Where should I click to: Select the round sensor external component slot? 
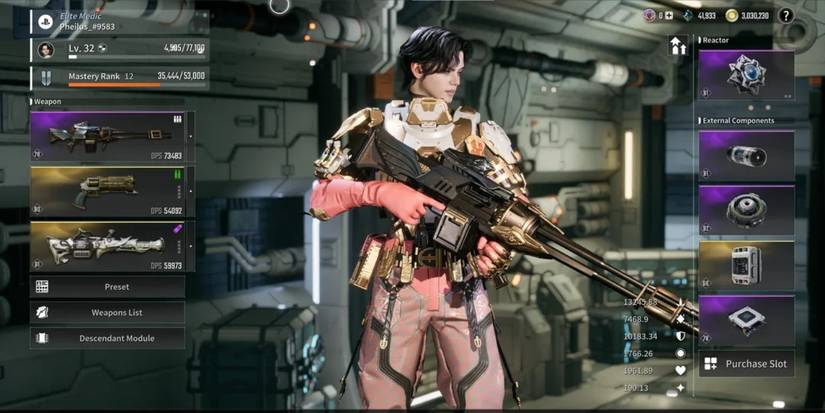click(746, 209)
